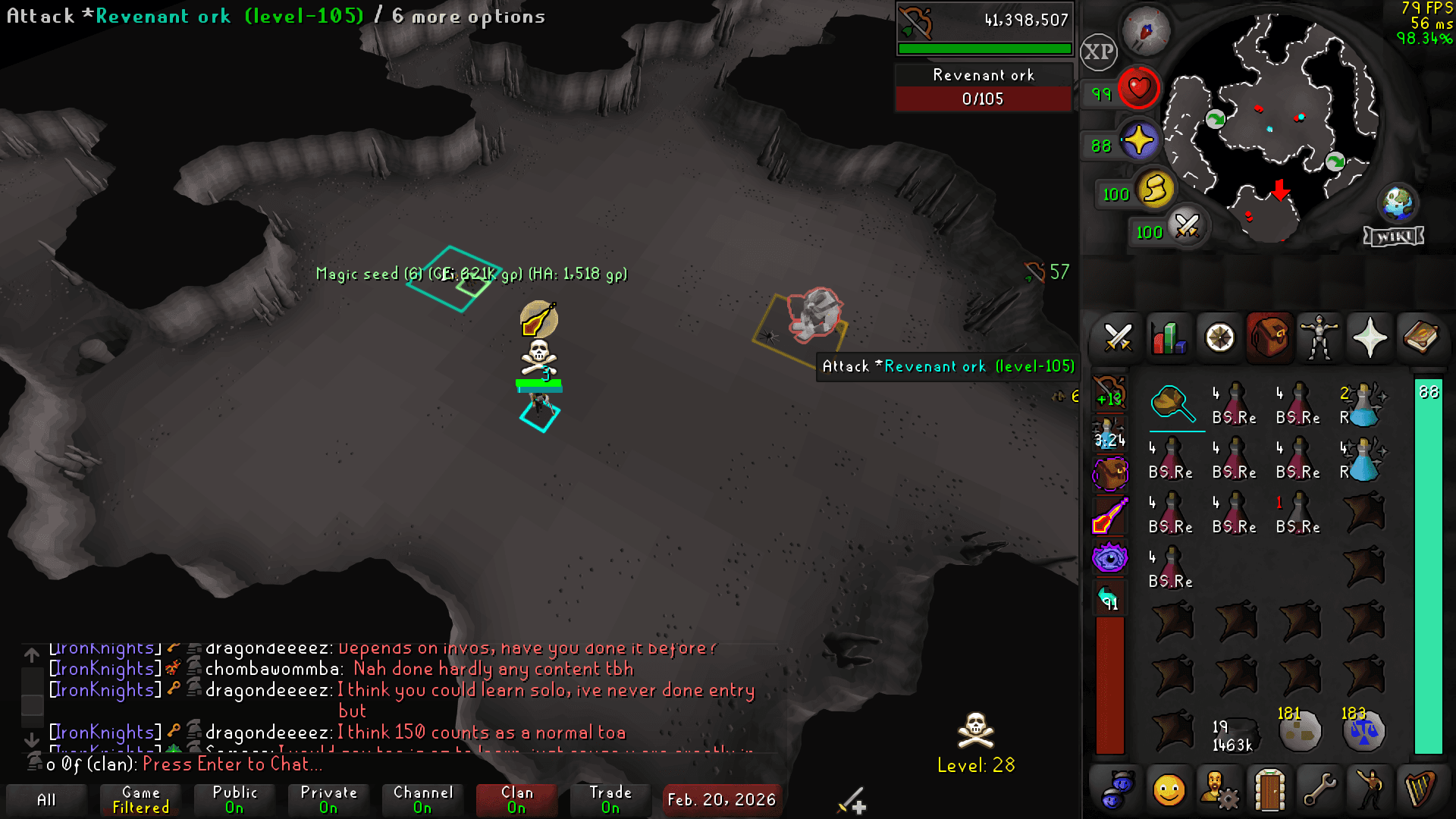1456x819 pixels.
Task: Toggle the XP tracker globe
Action: tap(1099, 53)
